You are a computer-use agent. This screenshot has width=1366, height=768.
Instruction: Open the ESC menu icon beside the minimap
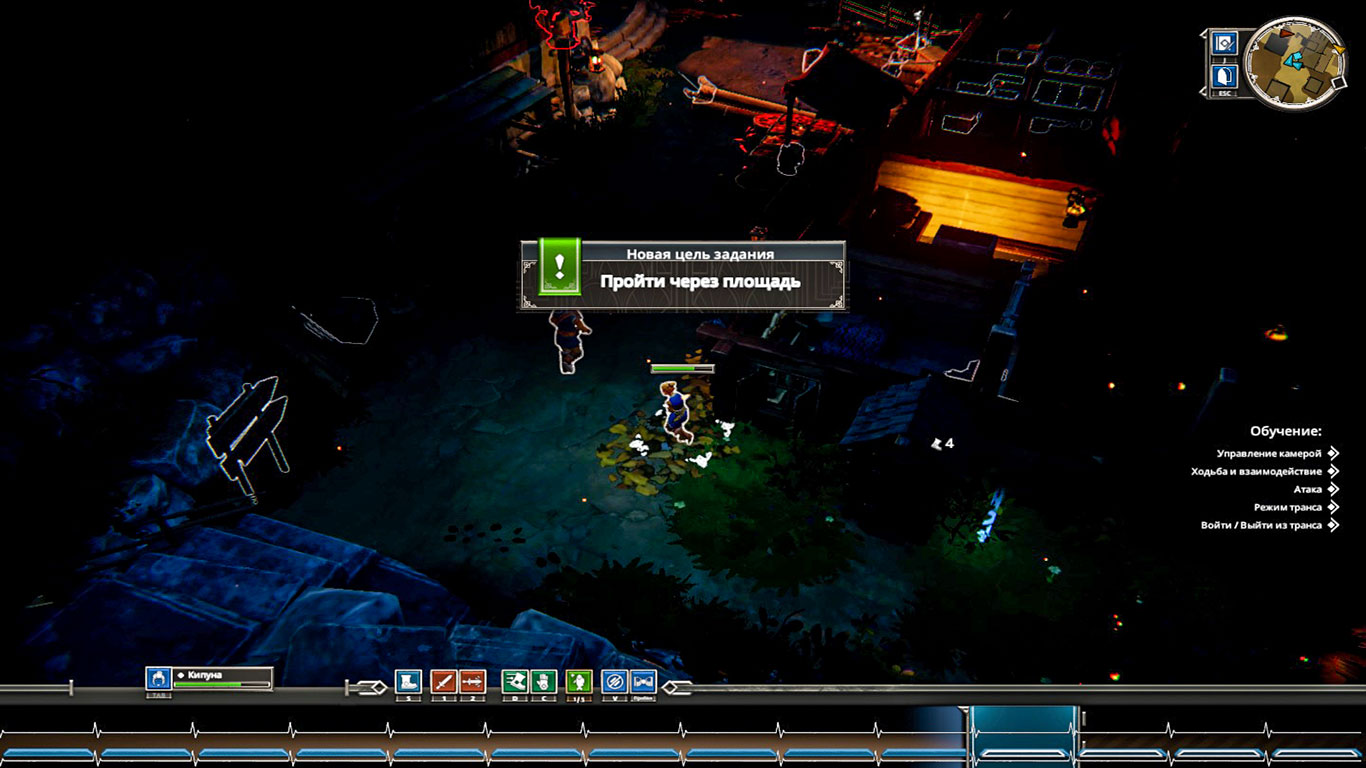point(1225,76)
